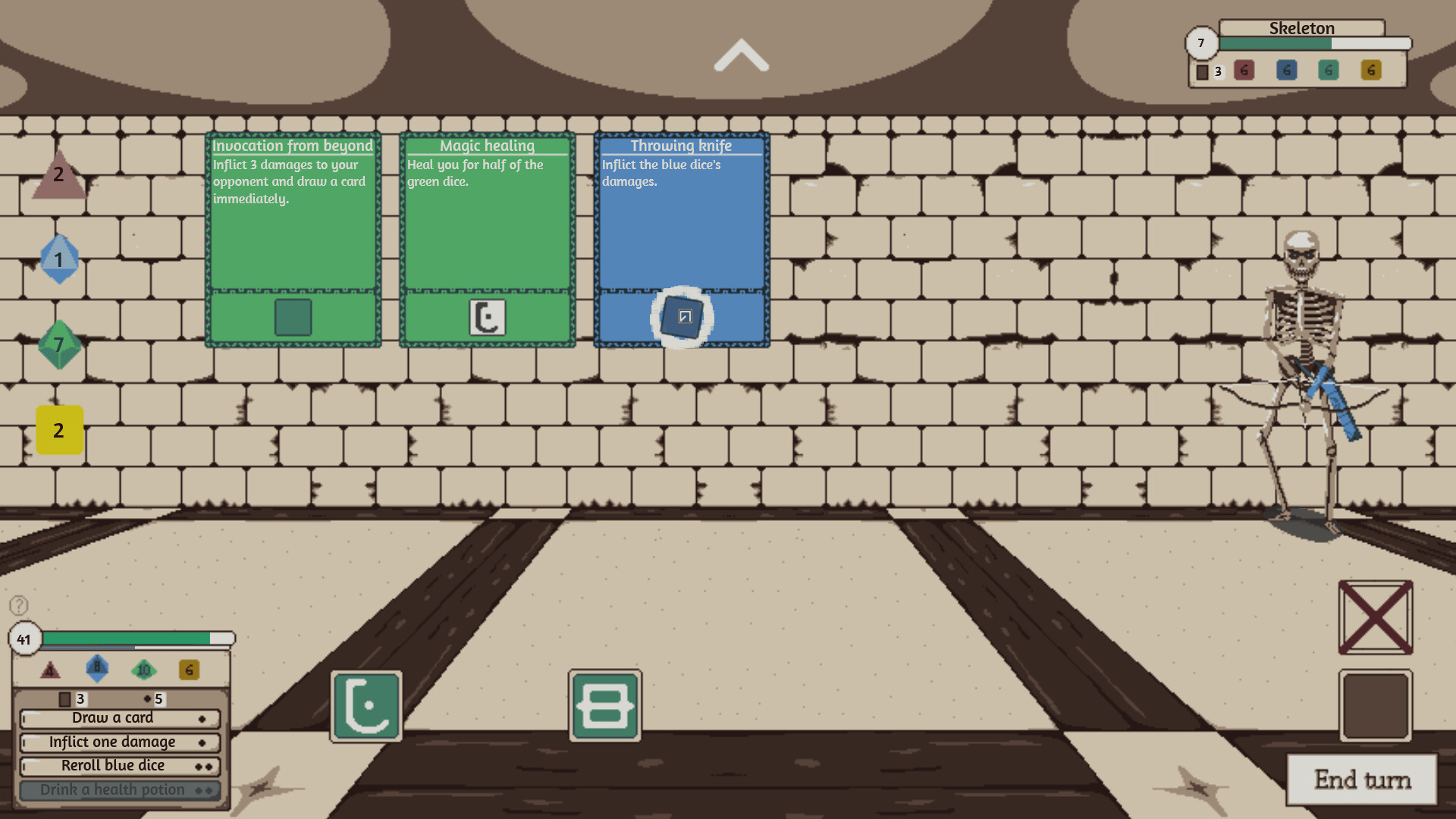Play the Magic healing card

tap(486, 227)
